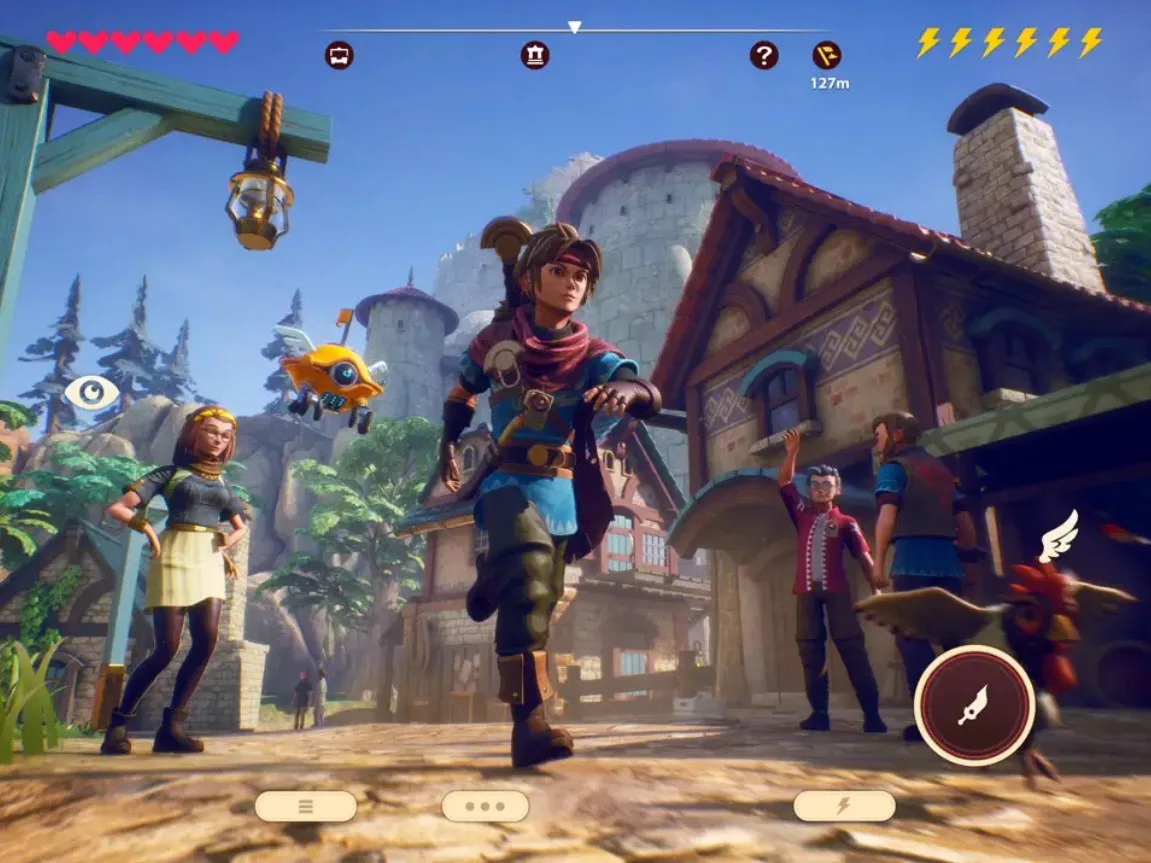The width and height of the screenshot is (1151, 863).
Task: Tap the white wing icon above the rooster
Action: point(1059,536)
